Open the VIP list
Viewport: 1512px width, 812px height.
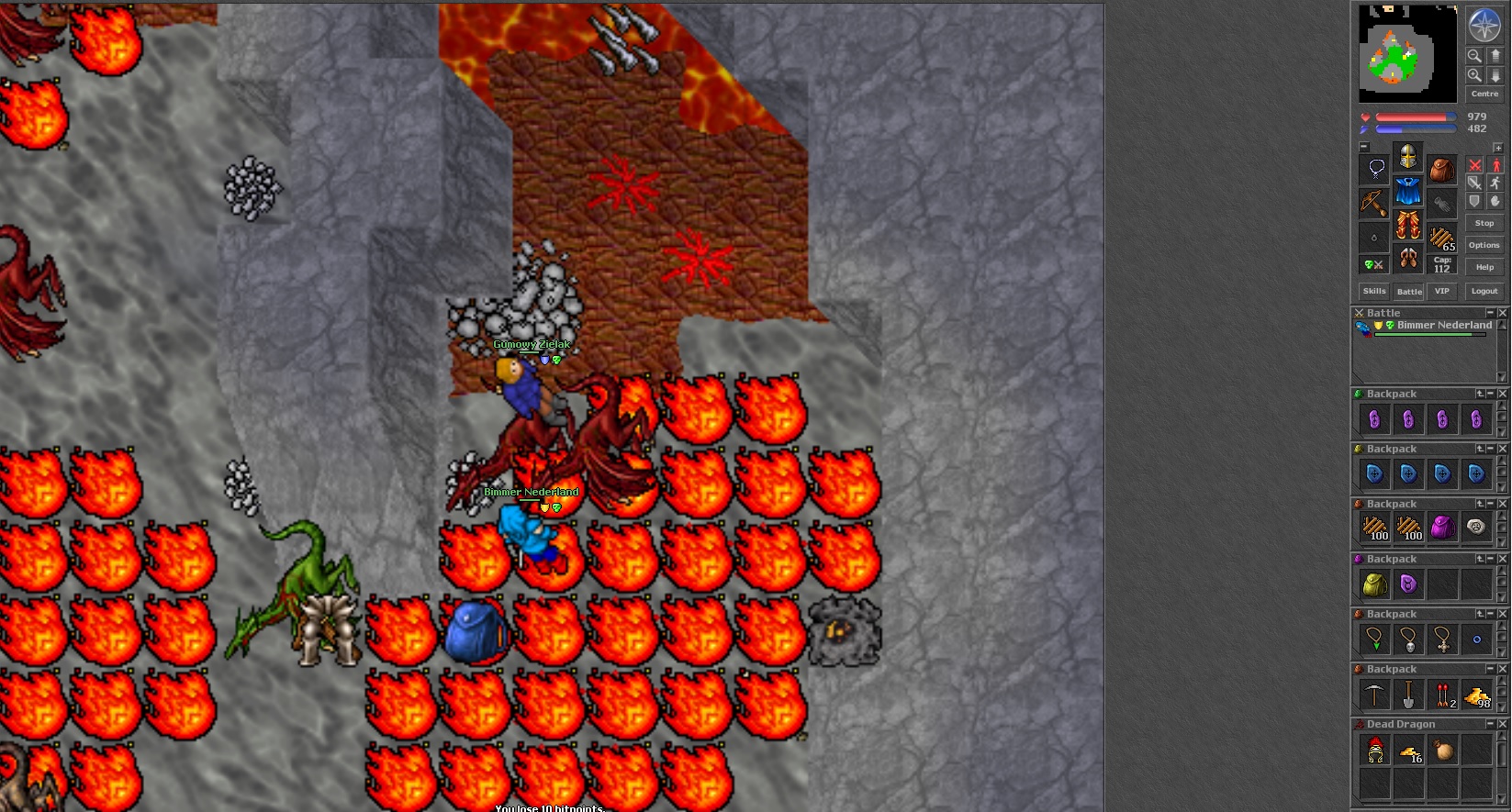pos(1442,292)
